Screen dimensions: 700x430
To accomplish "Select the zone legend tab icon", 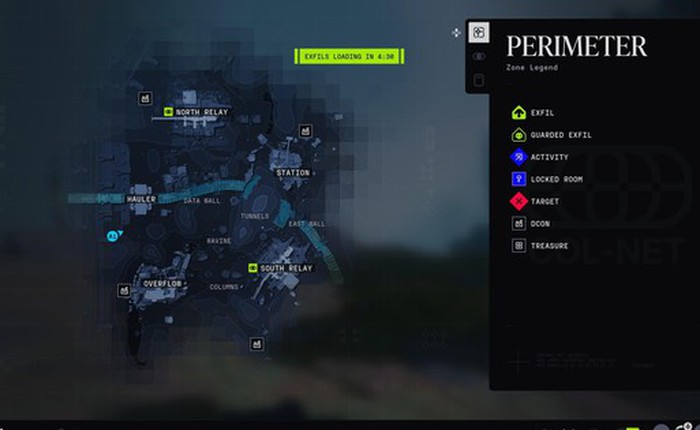I will coord(479,33).
